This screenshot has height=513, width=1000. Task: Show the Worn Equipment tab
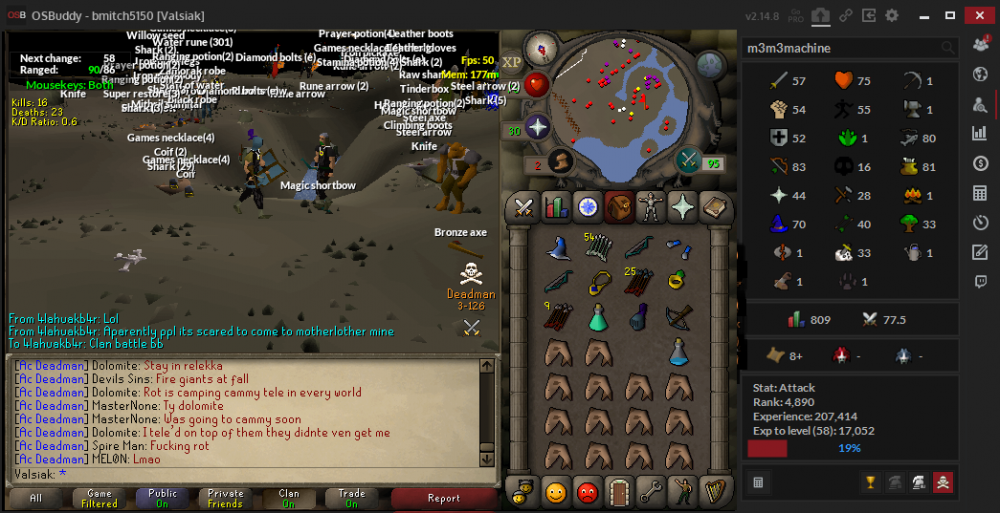pyautogui.click(x=651, y=207)
